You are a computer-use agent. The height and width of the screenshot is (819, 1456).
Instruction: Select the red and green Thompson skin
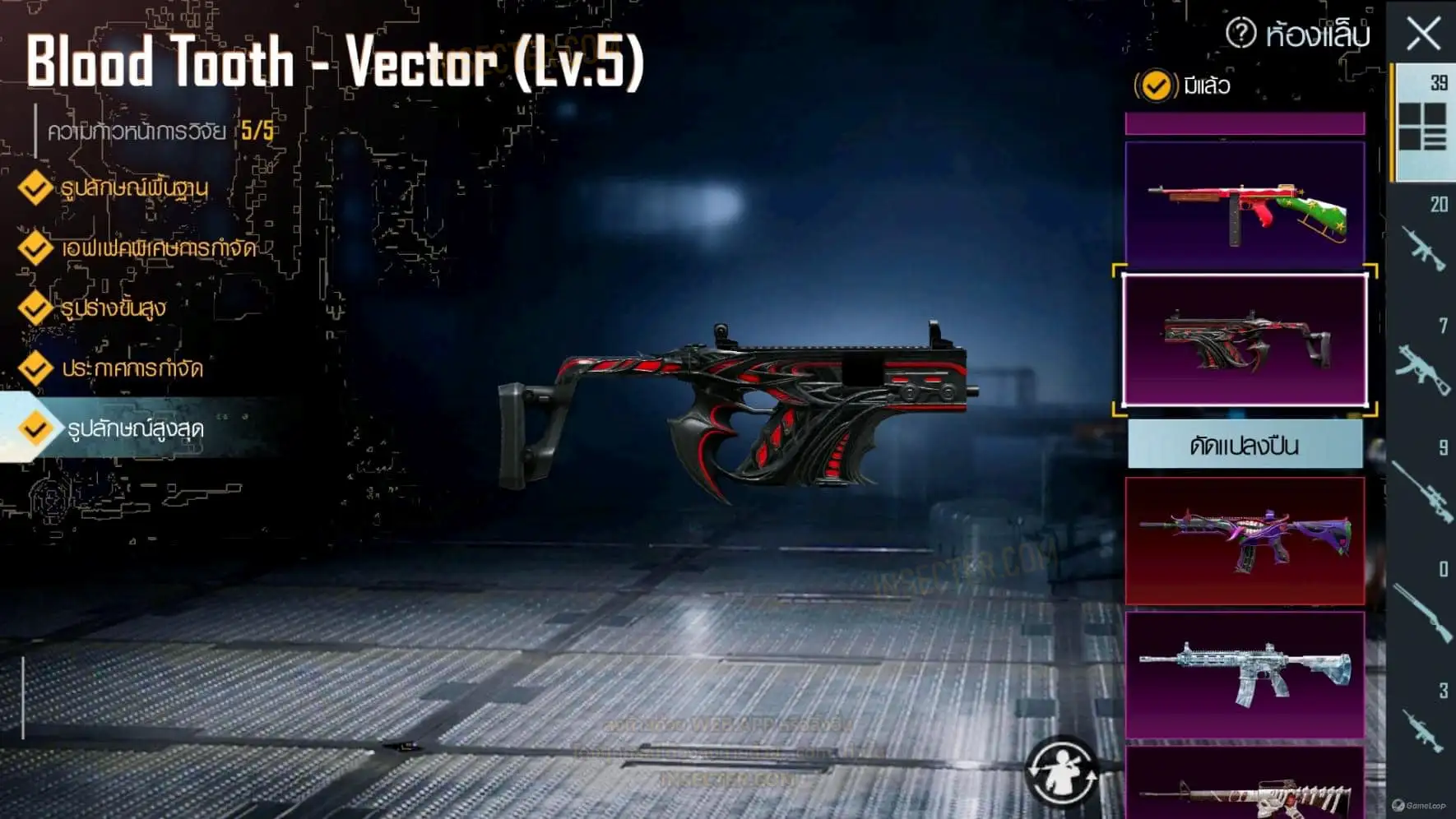click(1245, 206)
